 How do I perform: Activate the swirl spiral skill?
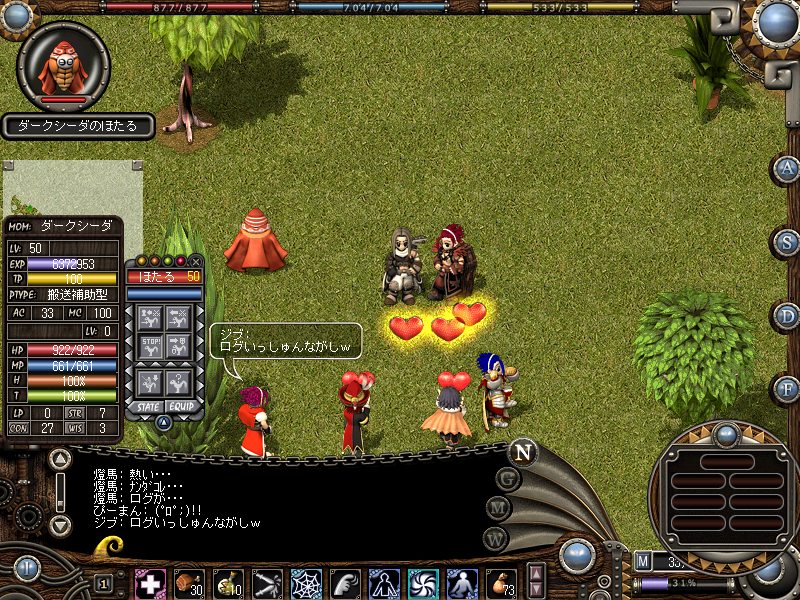click(422, 582)
